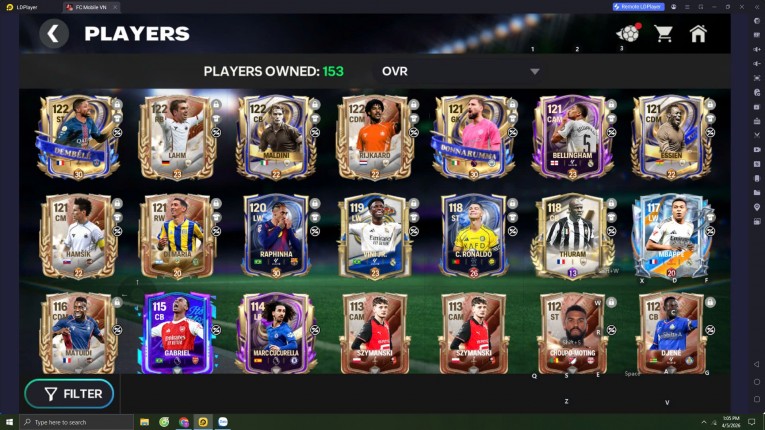
Task: Select the Dembélé player card
Action: (78, 137)
